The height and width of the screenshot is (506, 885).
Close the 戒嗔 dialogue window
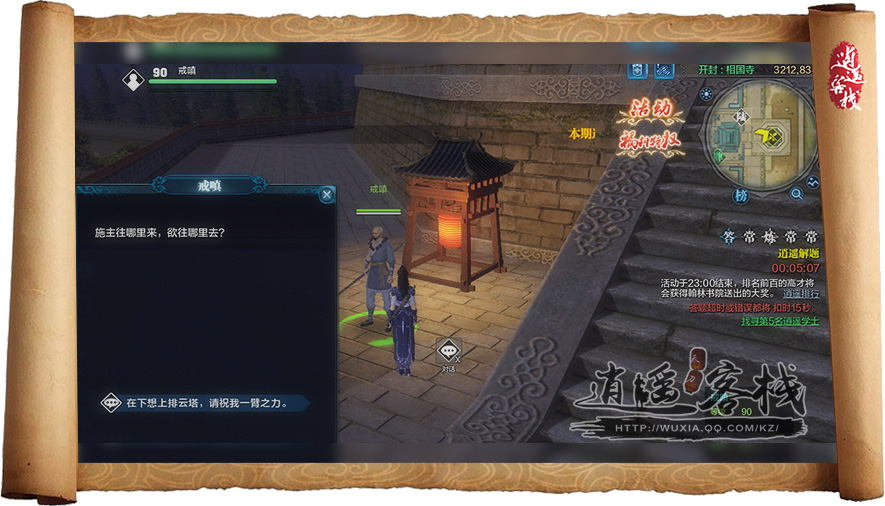pyautogui.click(x=327, y=195)
